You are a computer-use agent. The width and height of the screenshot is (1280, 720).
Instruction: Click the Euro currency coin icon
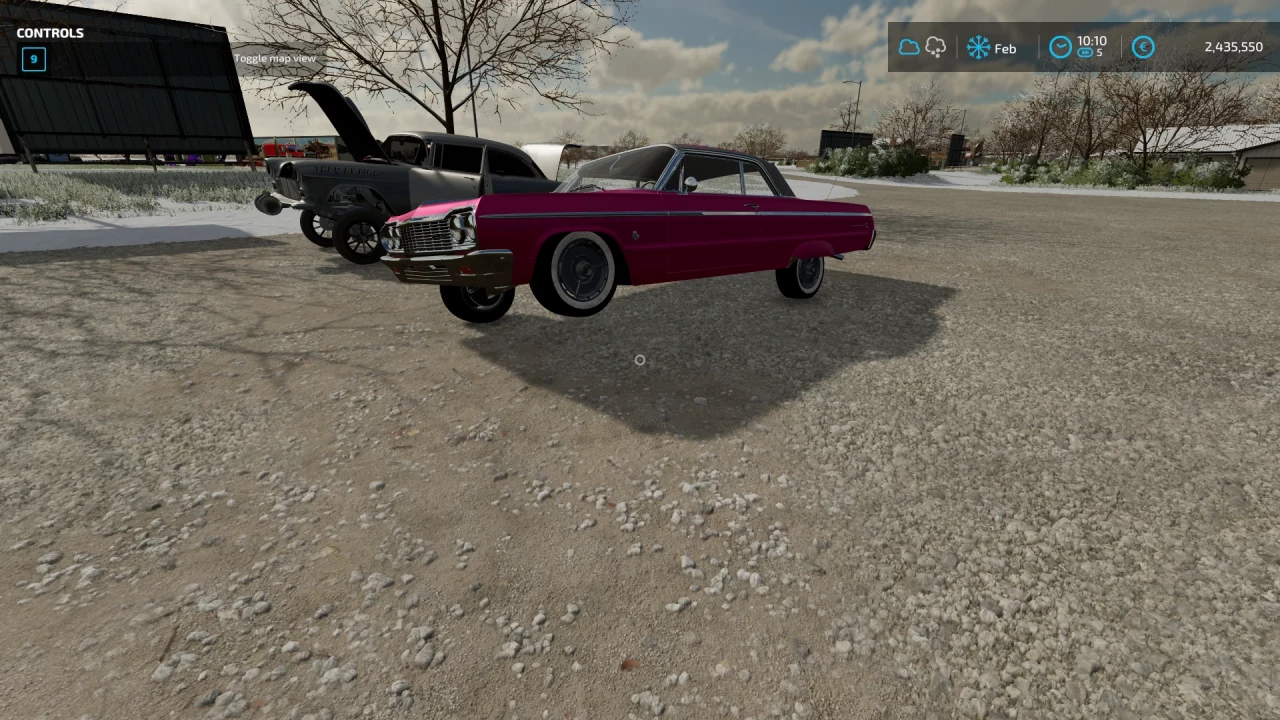1142,47
